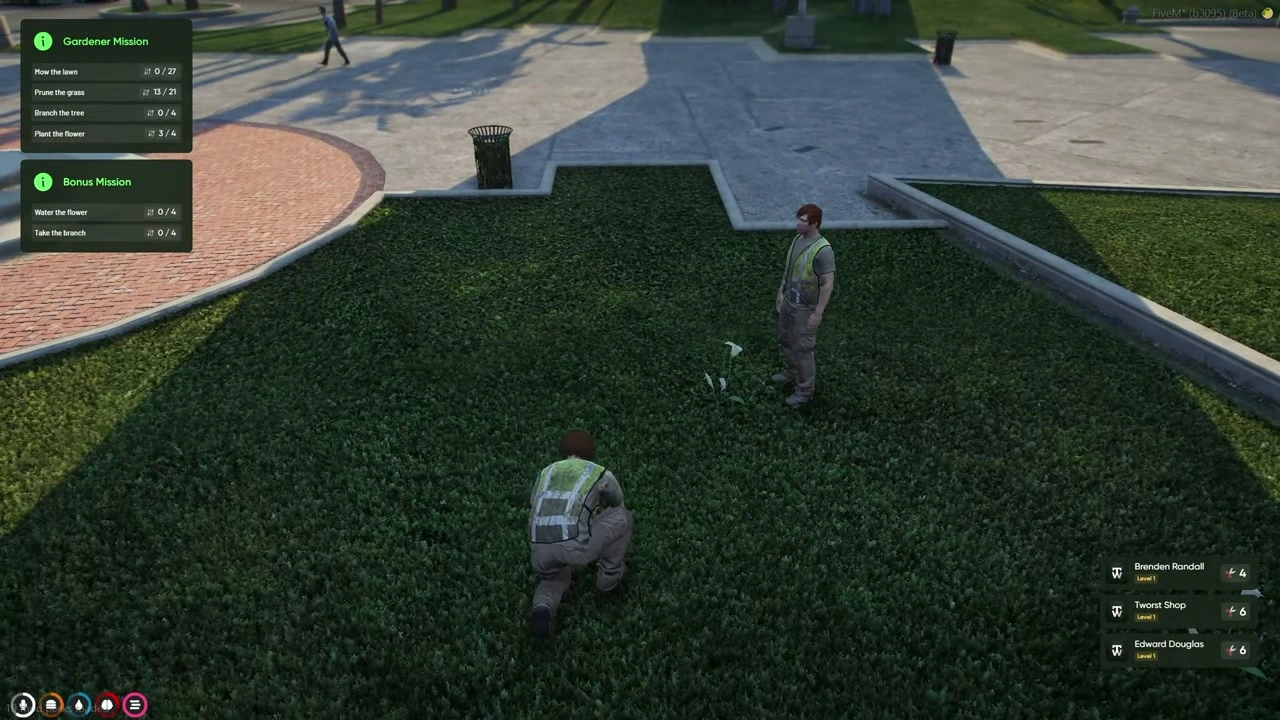The height and width of the screenshot is (720, 1280).
Task: Select the orange hunger burger icon
Action: point(51,704)
